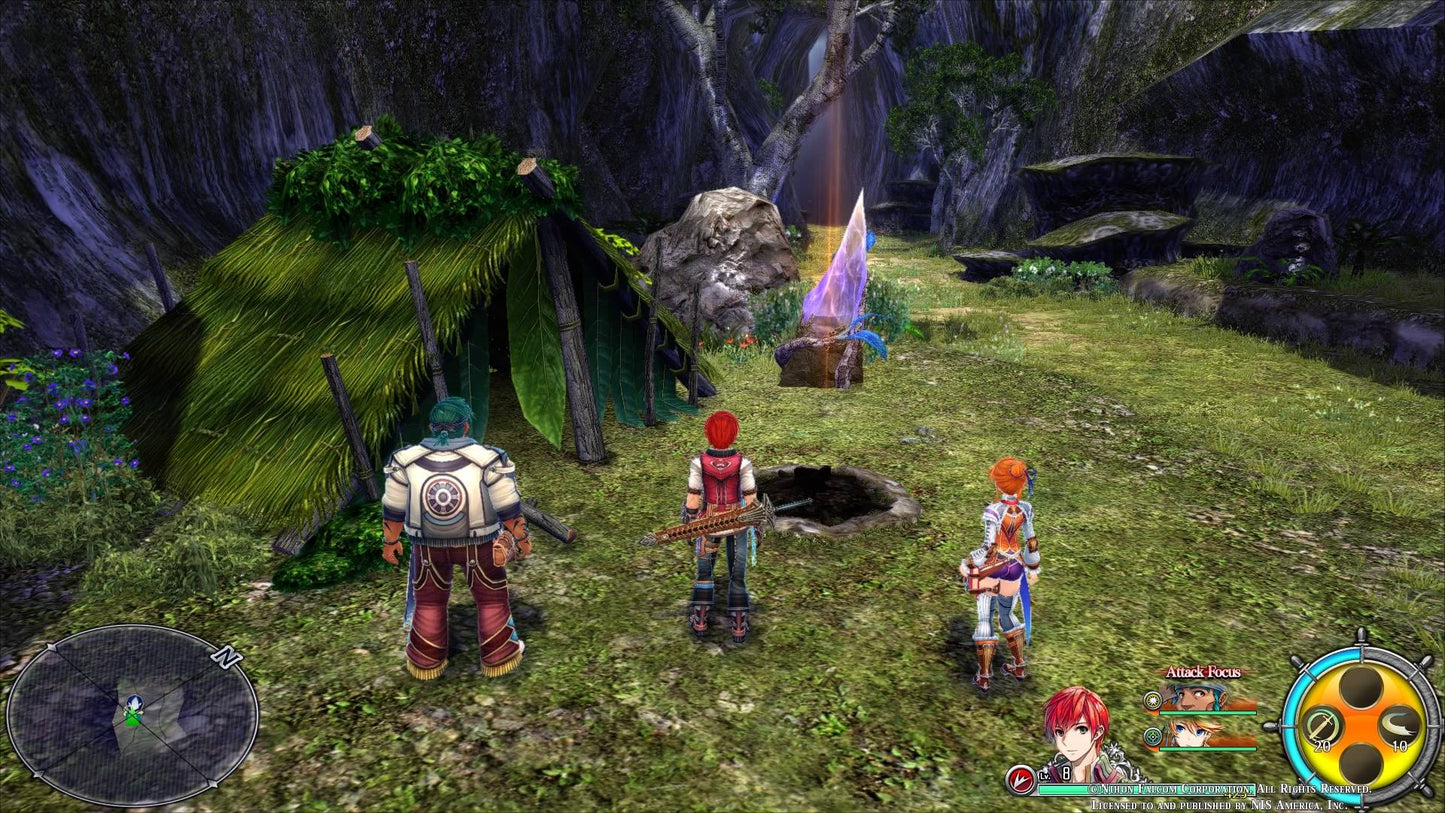This screenshot has height=813, width=1445.
Task: Click Laxia's Extra gauge icon
Action: point(1153,736)
